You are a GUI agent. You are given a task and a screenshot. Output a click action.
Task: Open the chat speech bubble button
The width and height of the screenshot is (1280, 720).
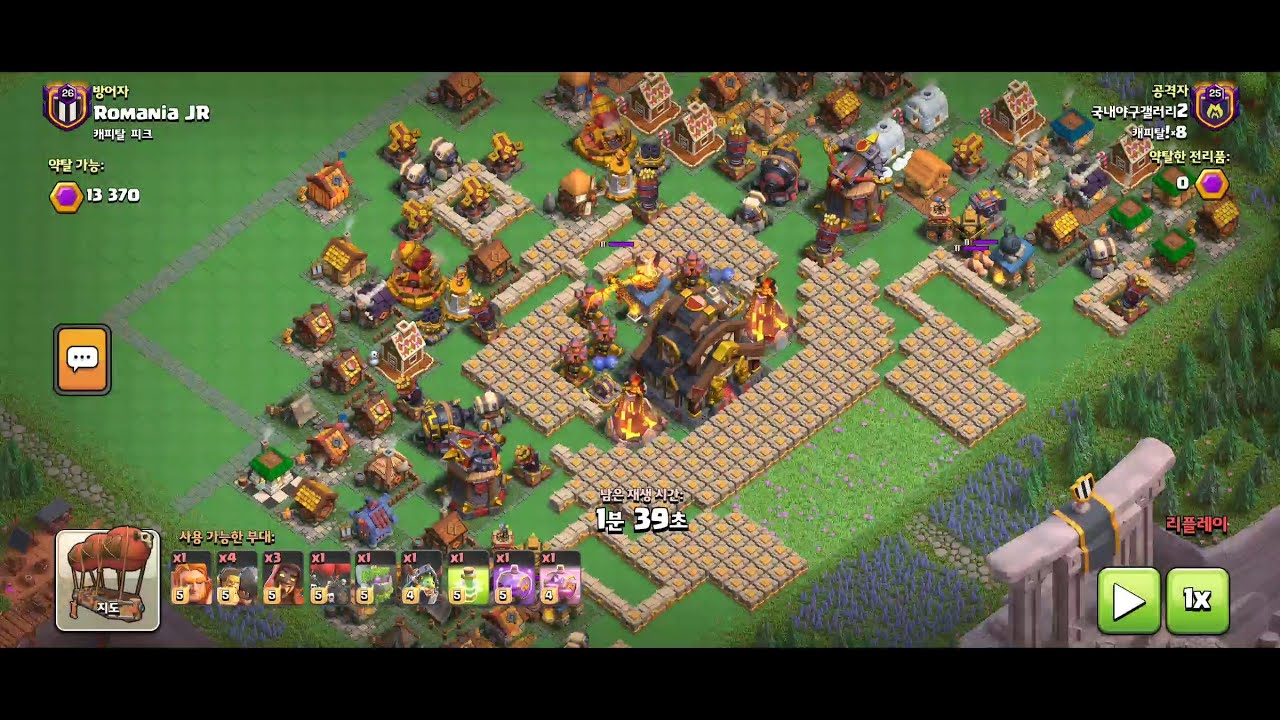[x=82, y=359]
